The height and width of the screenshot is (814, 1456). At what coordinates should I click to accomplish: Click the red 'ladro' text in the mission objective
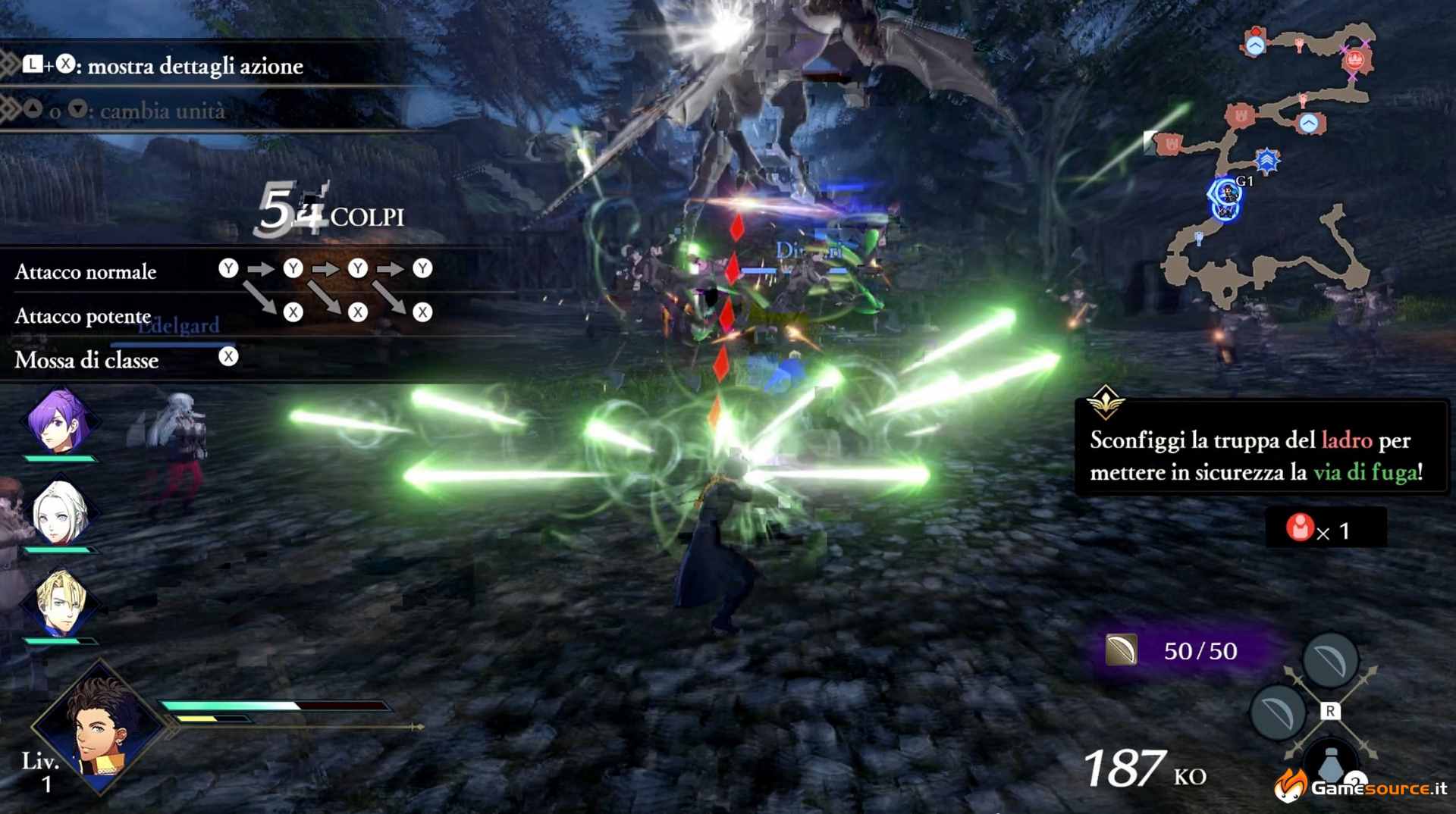pos(1347,440)
